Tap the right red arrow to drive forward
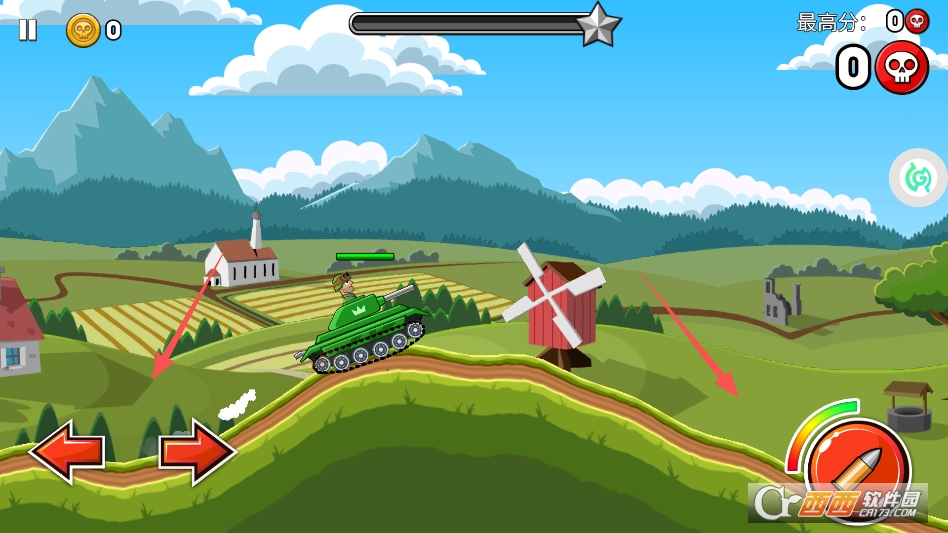This screenshot has width=948, height=533. [197, 452]
